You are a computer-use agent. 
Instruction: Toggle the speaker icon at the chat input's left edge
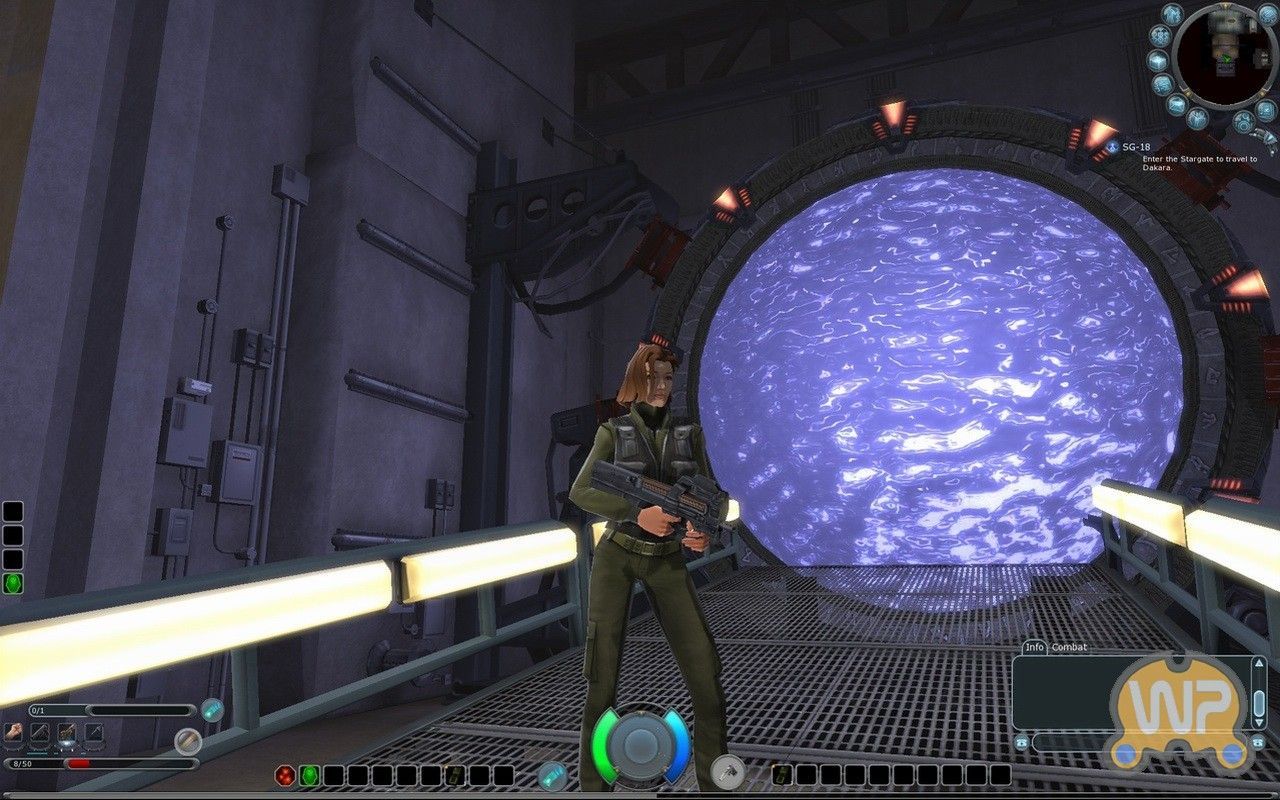point(1022,742)
